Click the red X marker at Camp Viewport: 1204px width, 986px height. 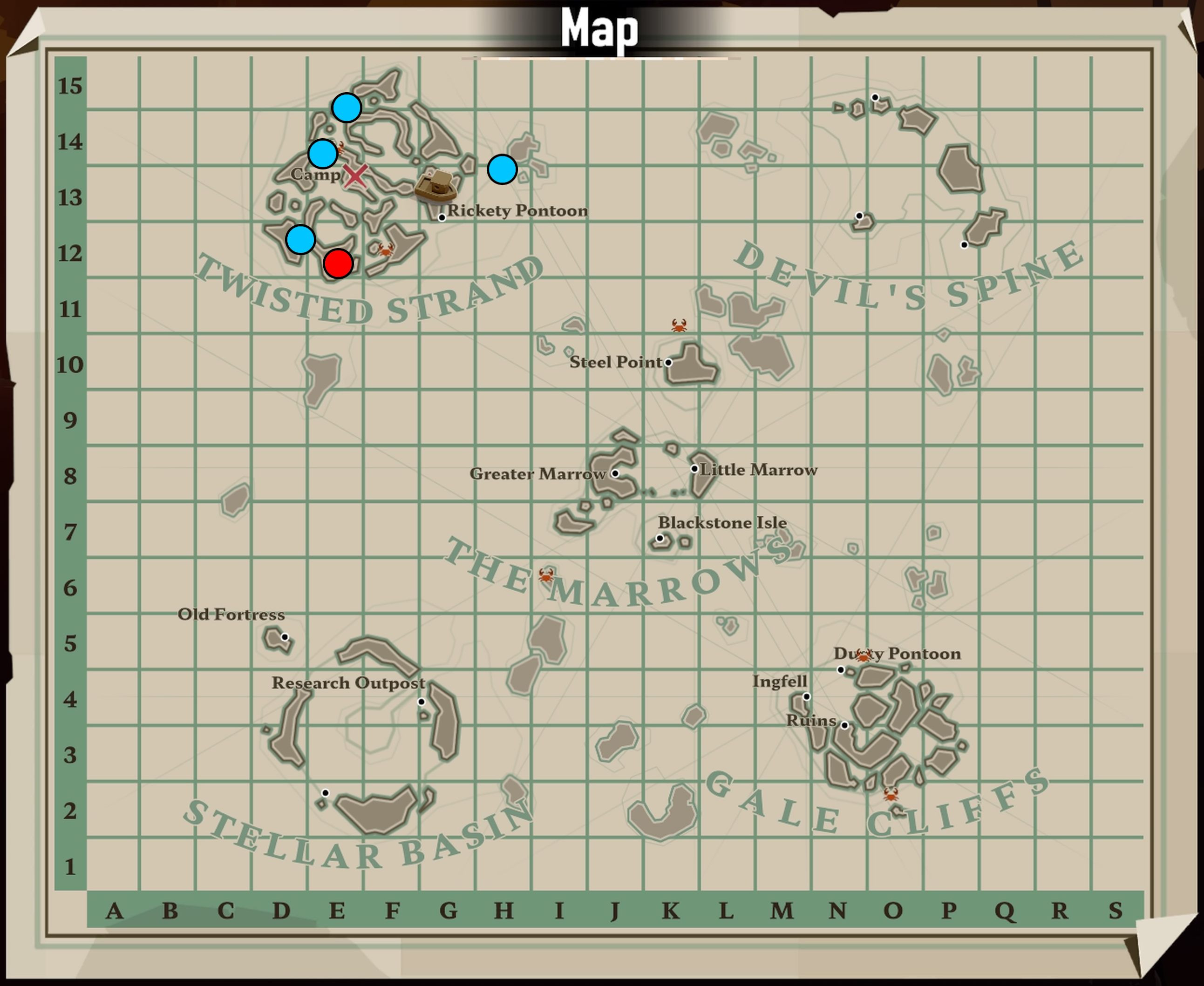coord(356,176)
